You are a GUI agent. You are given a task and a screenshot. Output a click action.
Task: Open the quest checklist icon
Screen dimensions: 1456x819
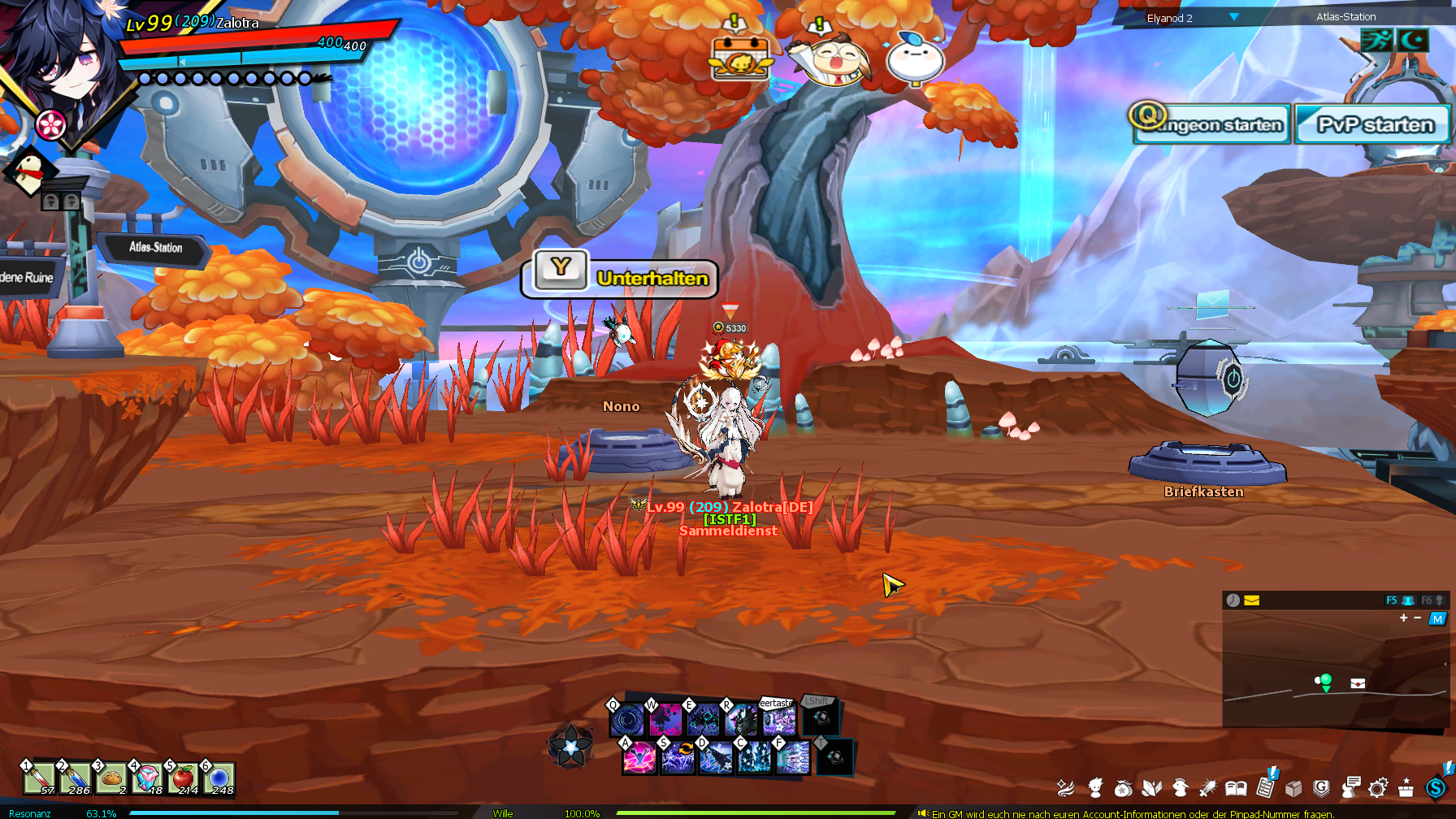1265,786
